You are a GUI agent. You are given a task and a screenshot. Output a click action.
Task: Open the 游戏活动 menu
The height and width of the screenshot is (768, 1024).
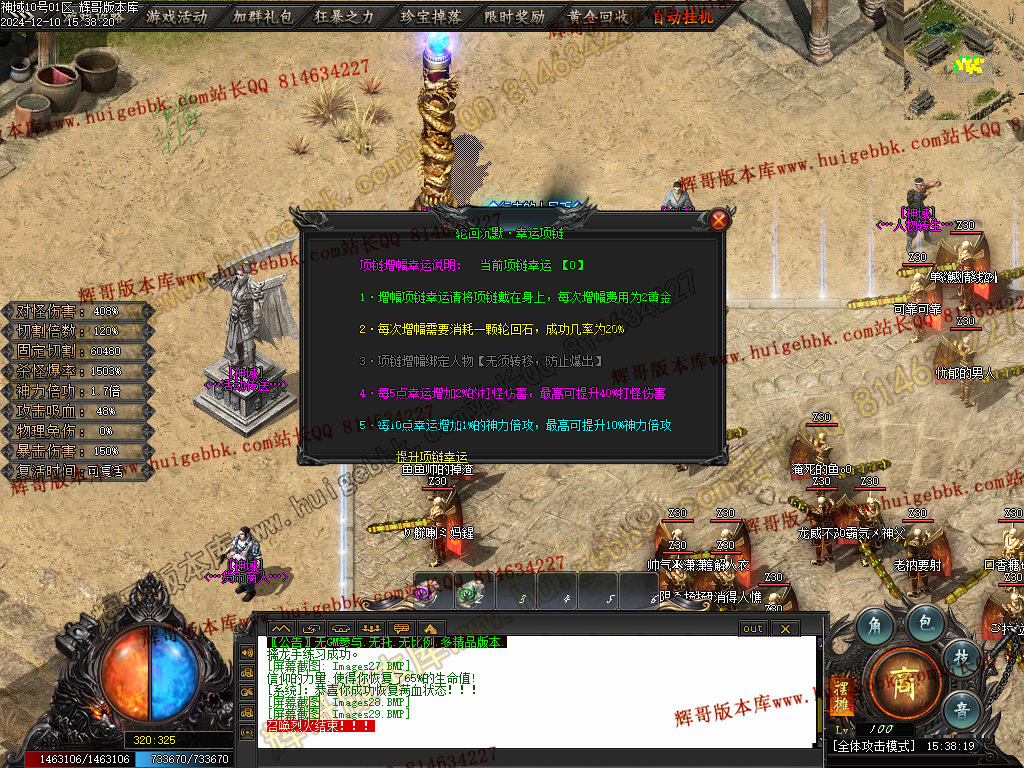click(x=176, y=16)
